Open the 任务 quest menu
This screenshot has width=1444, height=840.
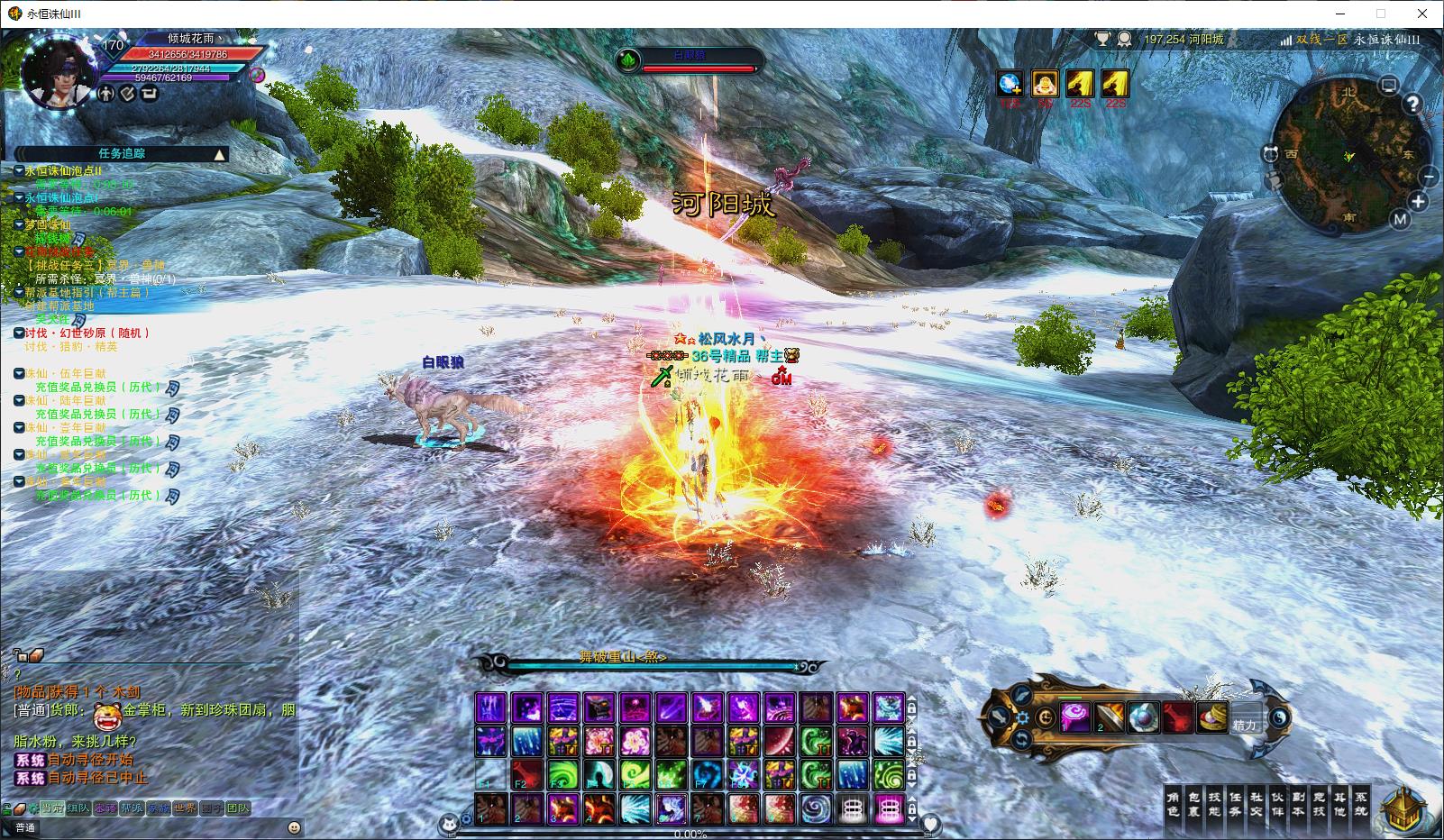click(x=1236, y=804)
